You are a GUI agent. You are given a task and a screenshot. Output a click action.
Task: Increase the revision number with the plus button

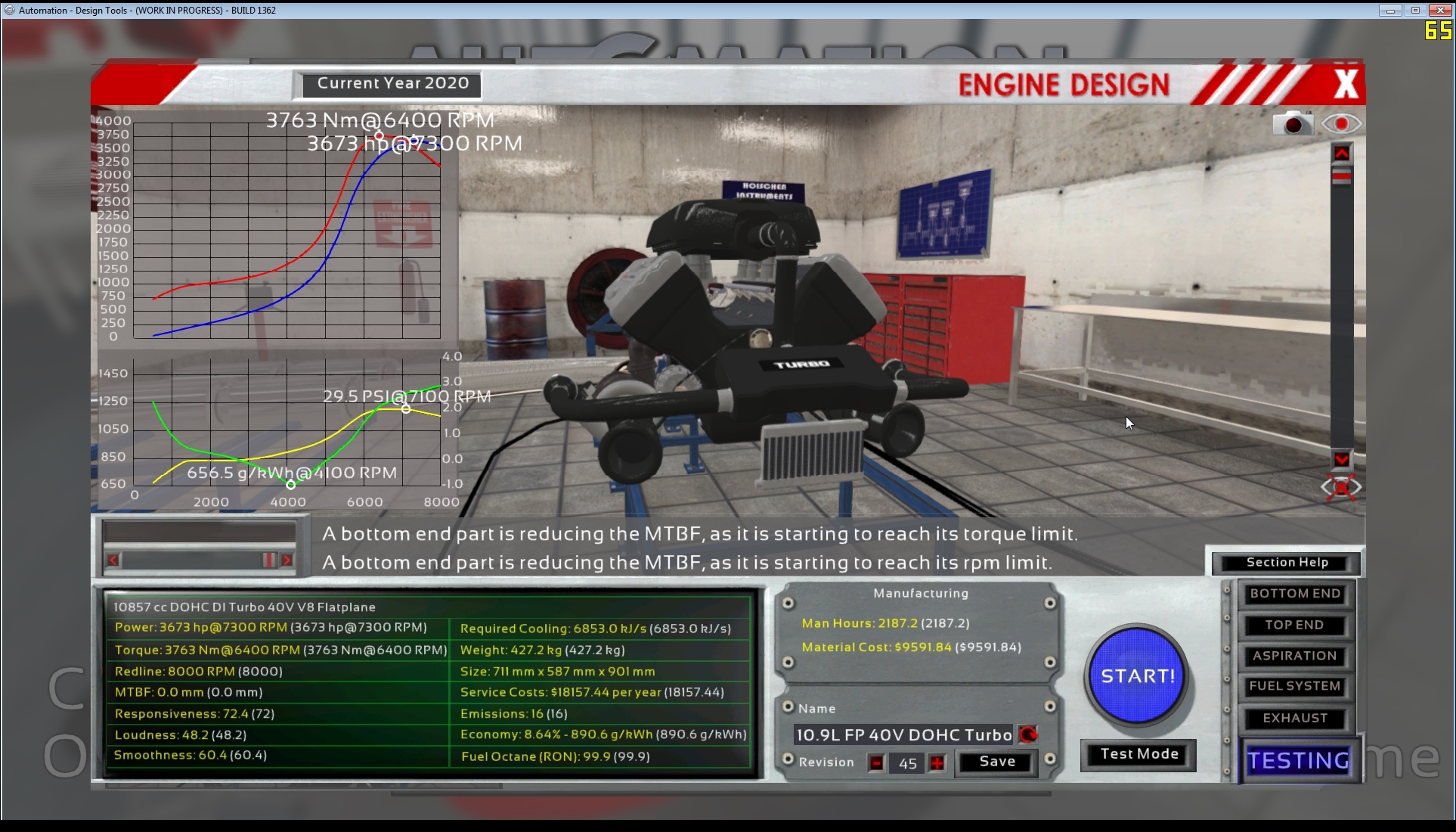pyautogui.click(x=937, y=763)
